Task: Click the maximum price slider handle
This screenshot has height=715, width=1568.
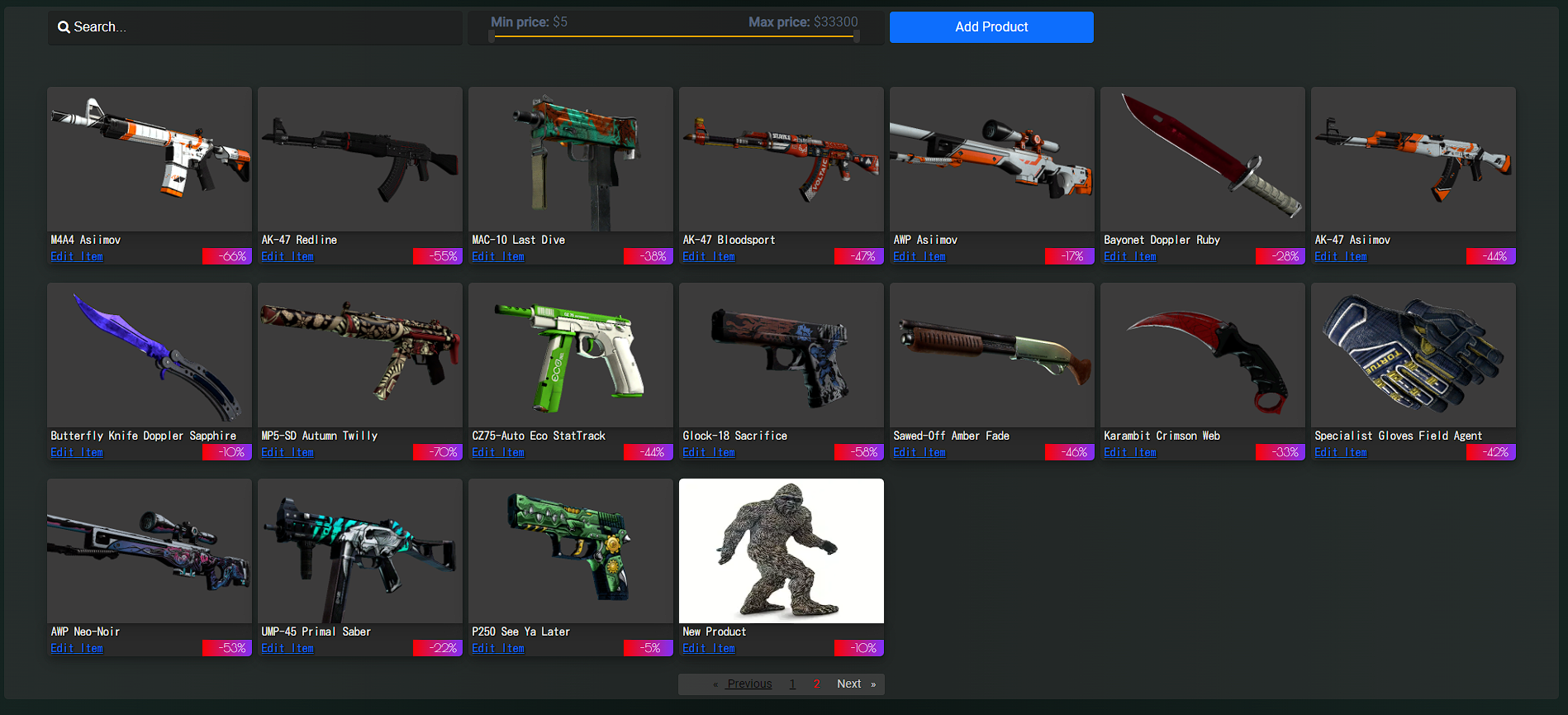Action: tap(857, 36)
